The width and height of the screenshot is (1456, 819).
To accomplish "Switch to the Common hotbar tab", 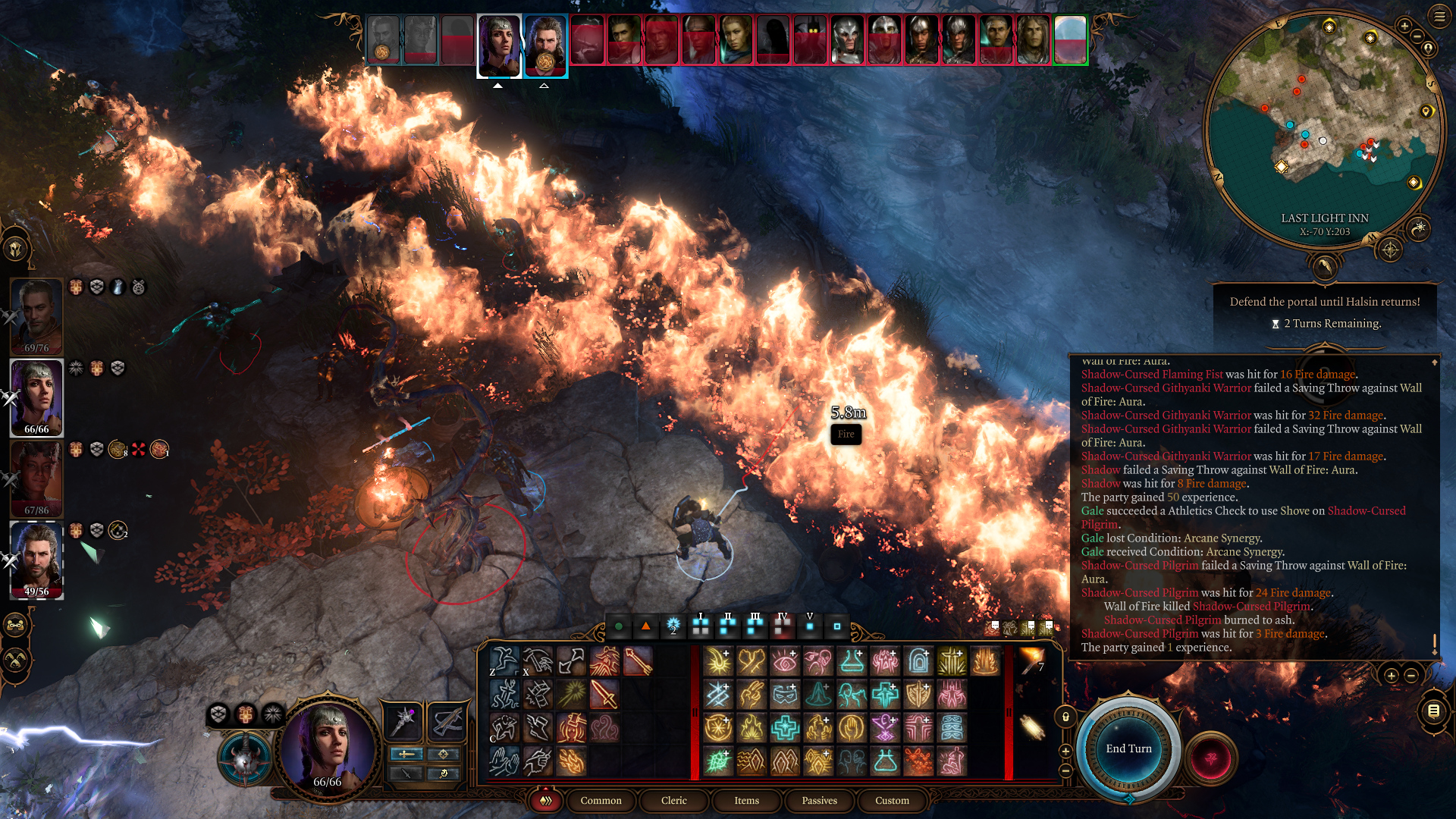I will [601, 801].
